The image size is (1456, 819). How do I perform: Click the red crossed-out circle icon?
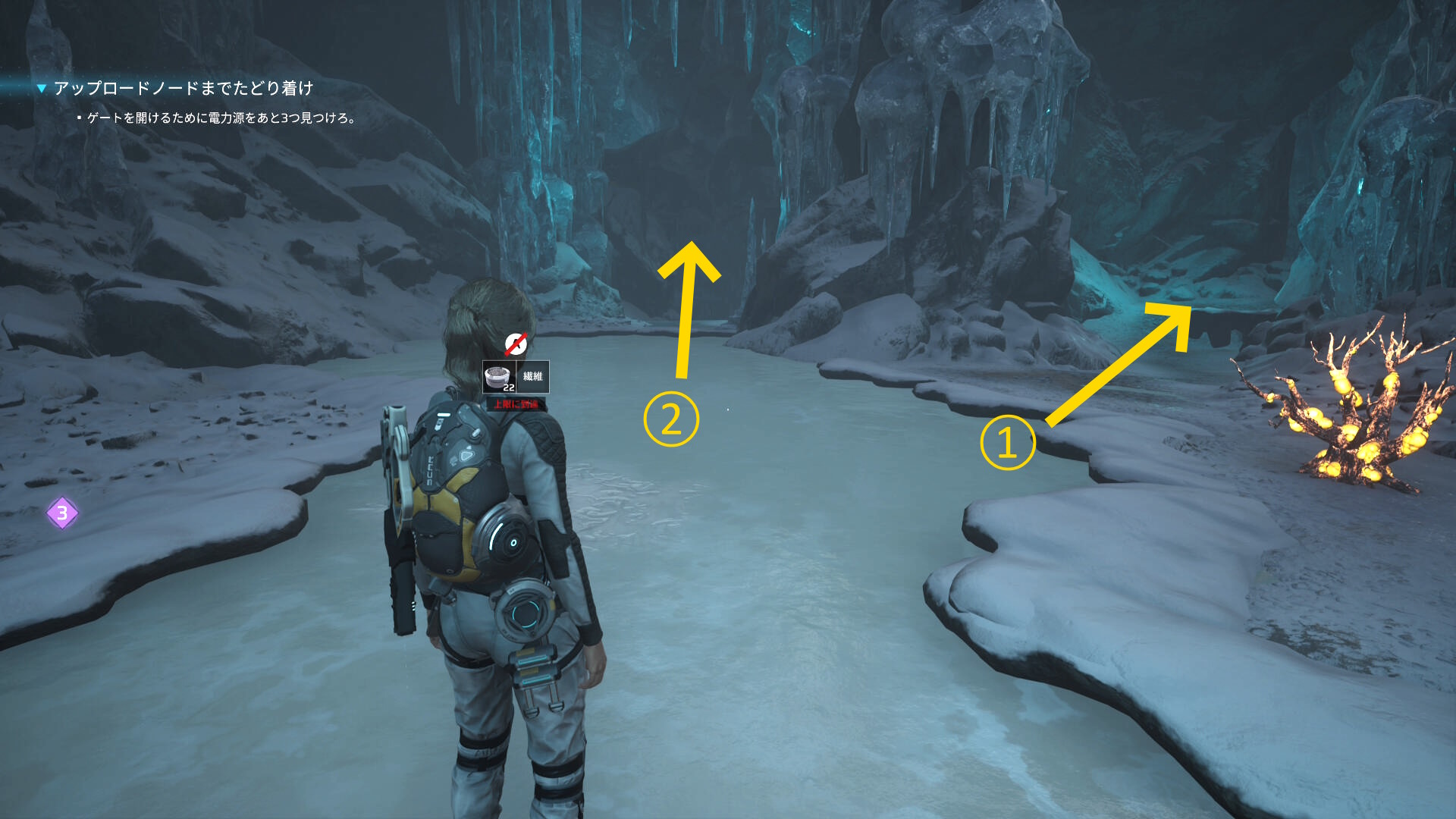pyautogui.click(x=516, y=344)
